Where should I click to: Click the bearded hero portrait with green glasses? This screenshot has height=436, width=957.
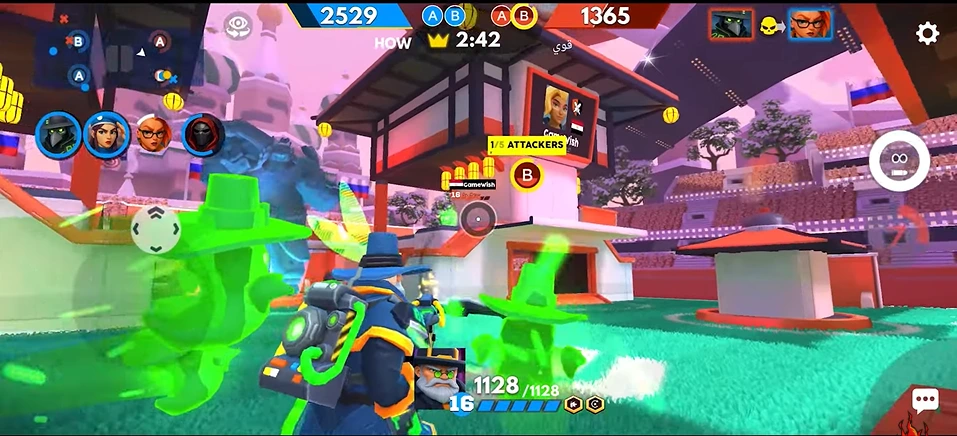pos(440,380)
